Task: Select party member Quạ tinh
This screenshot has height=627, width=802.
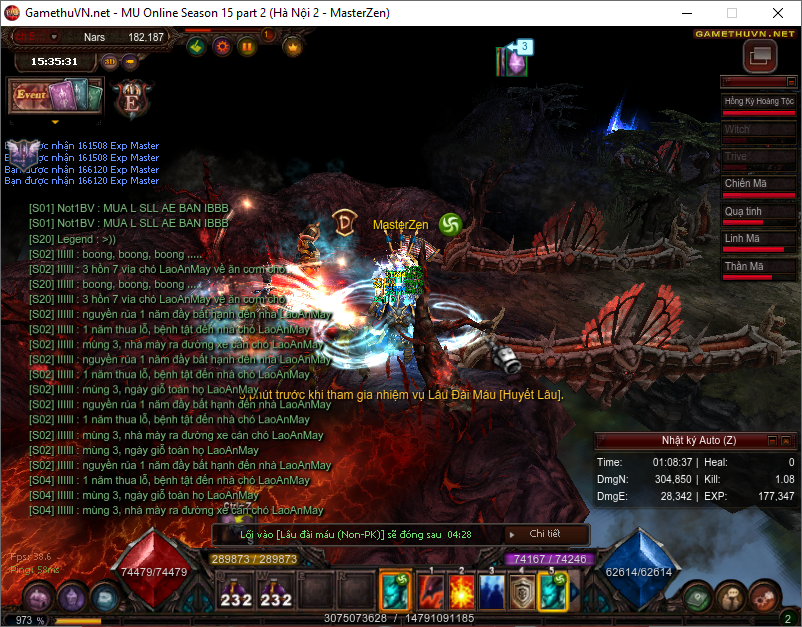Action: click(x=758, y=212)
